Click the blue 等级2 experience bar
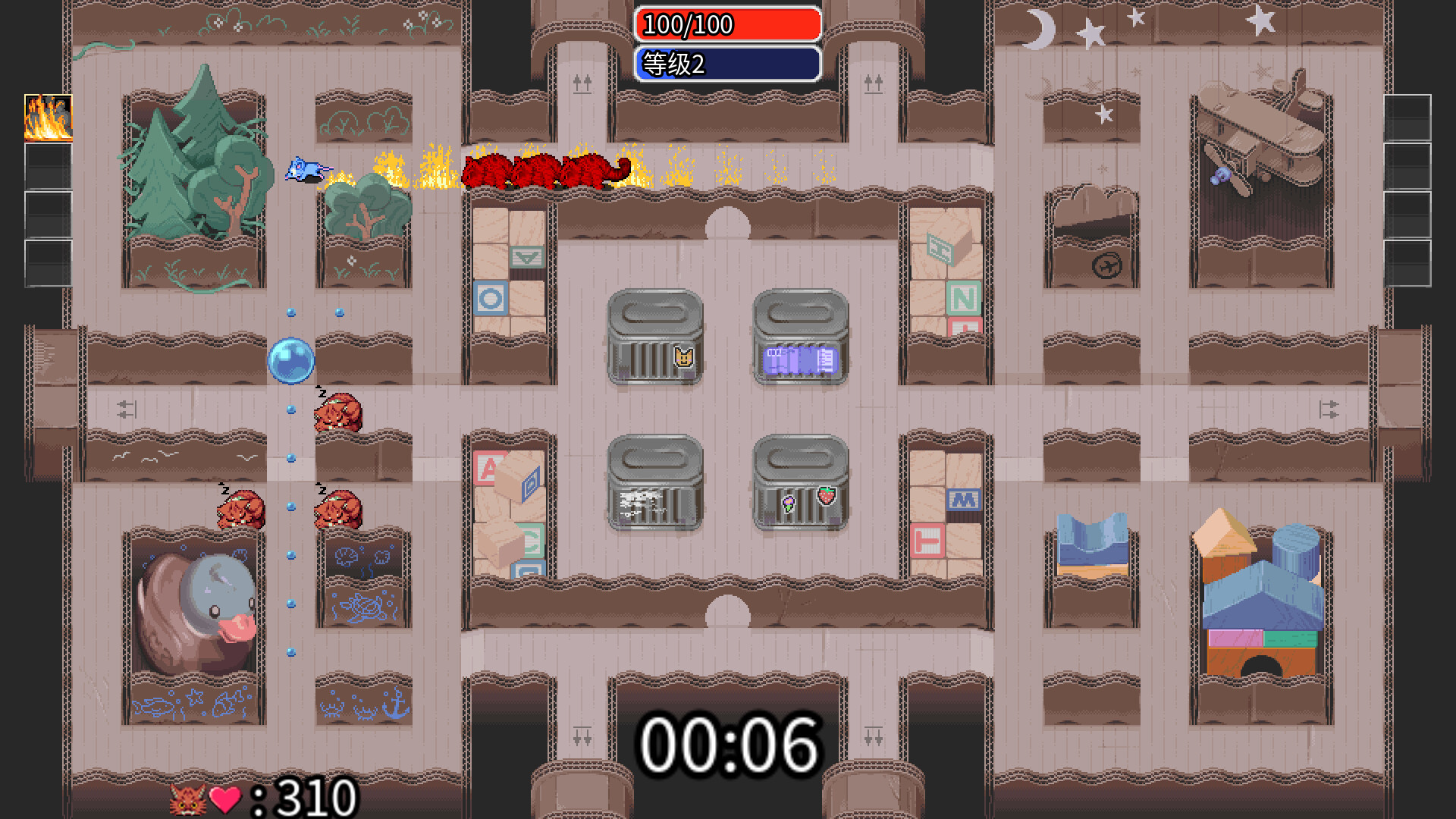The image size is (1456, 819). pyautogui.click(x=730, y=64)
